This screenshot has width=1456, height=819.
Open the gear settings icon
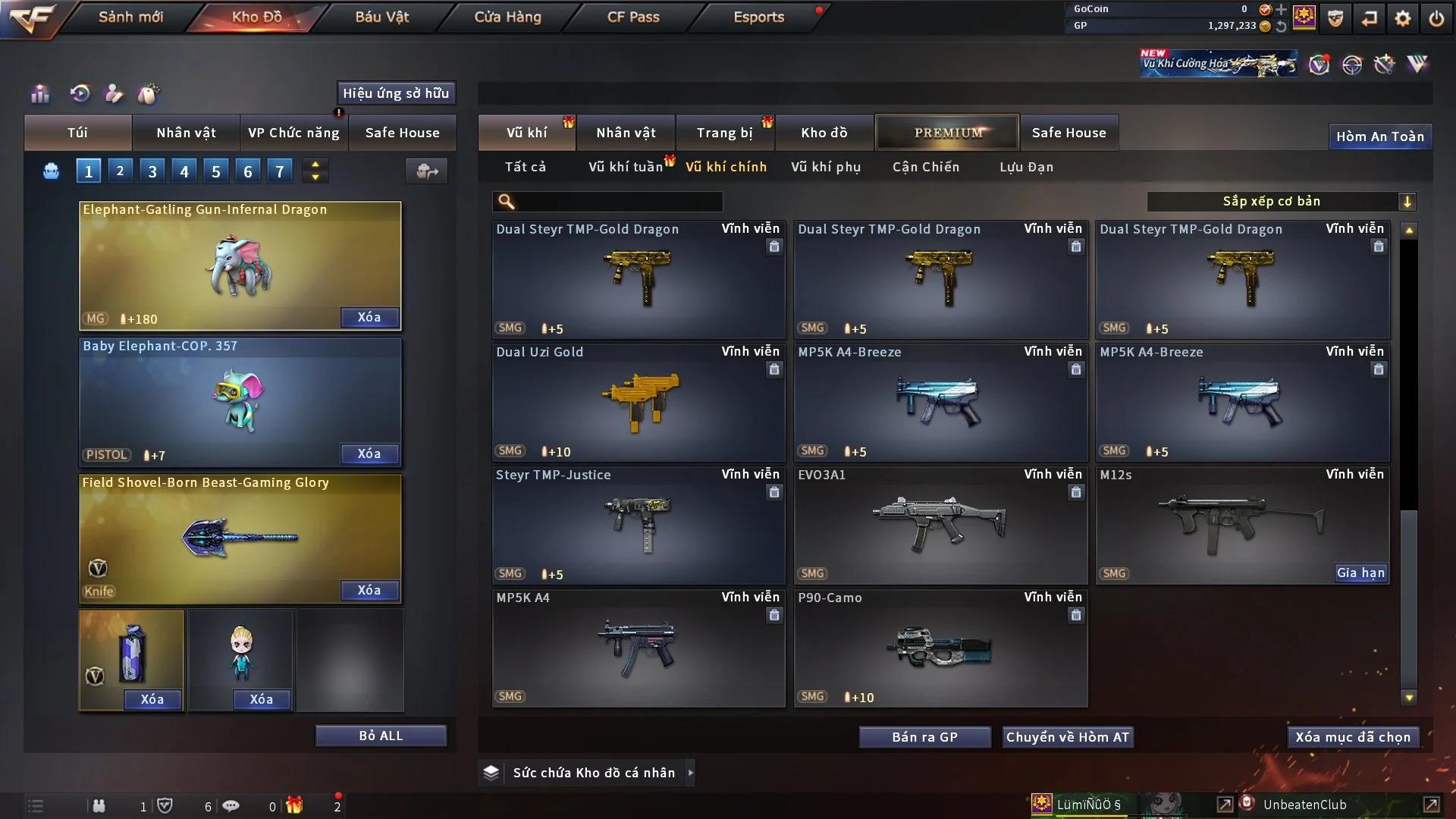[x=1402, y=18]
